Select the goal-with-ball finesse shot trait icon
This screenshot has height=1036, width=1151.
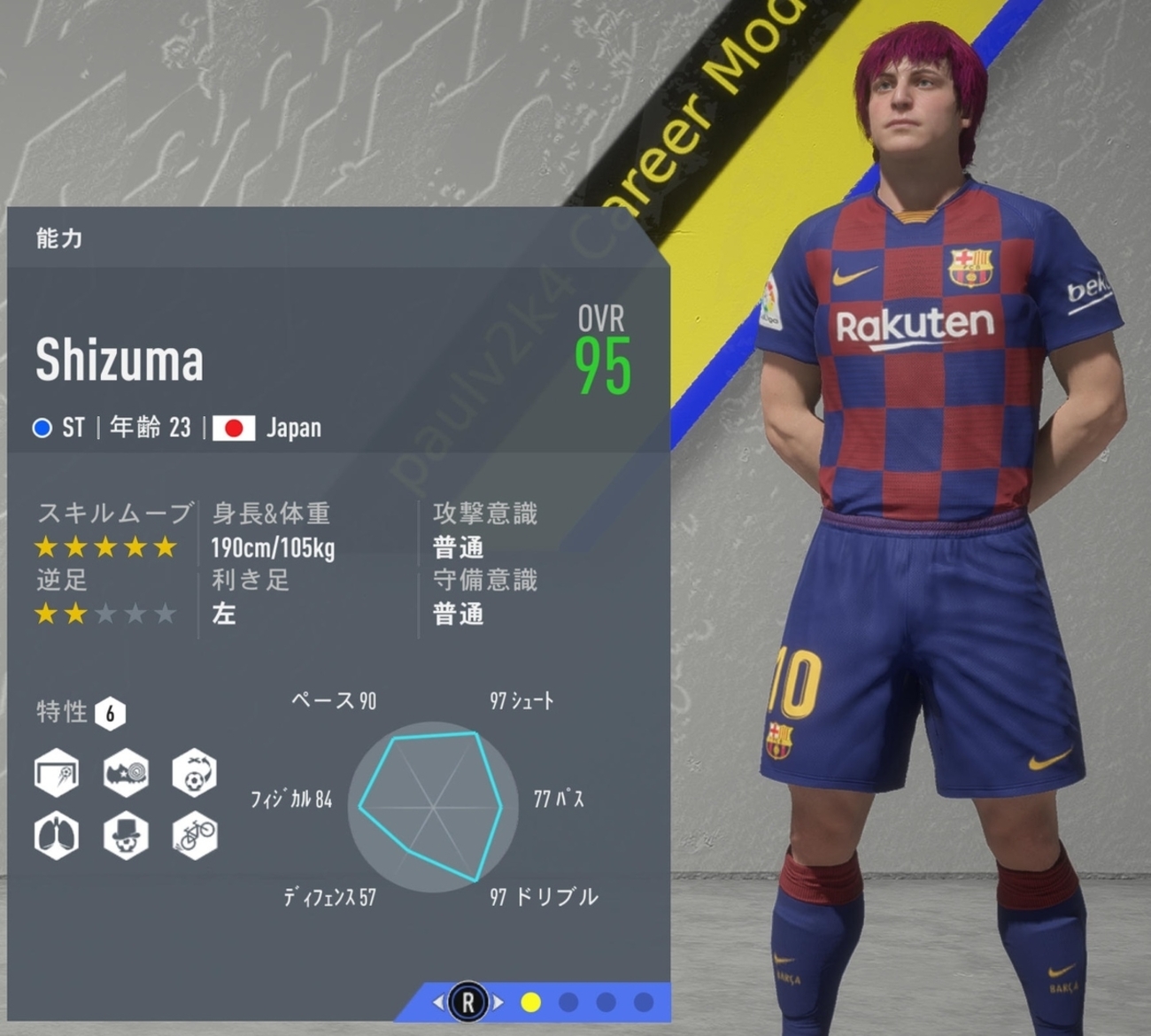(57, 773)
